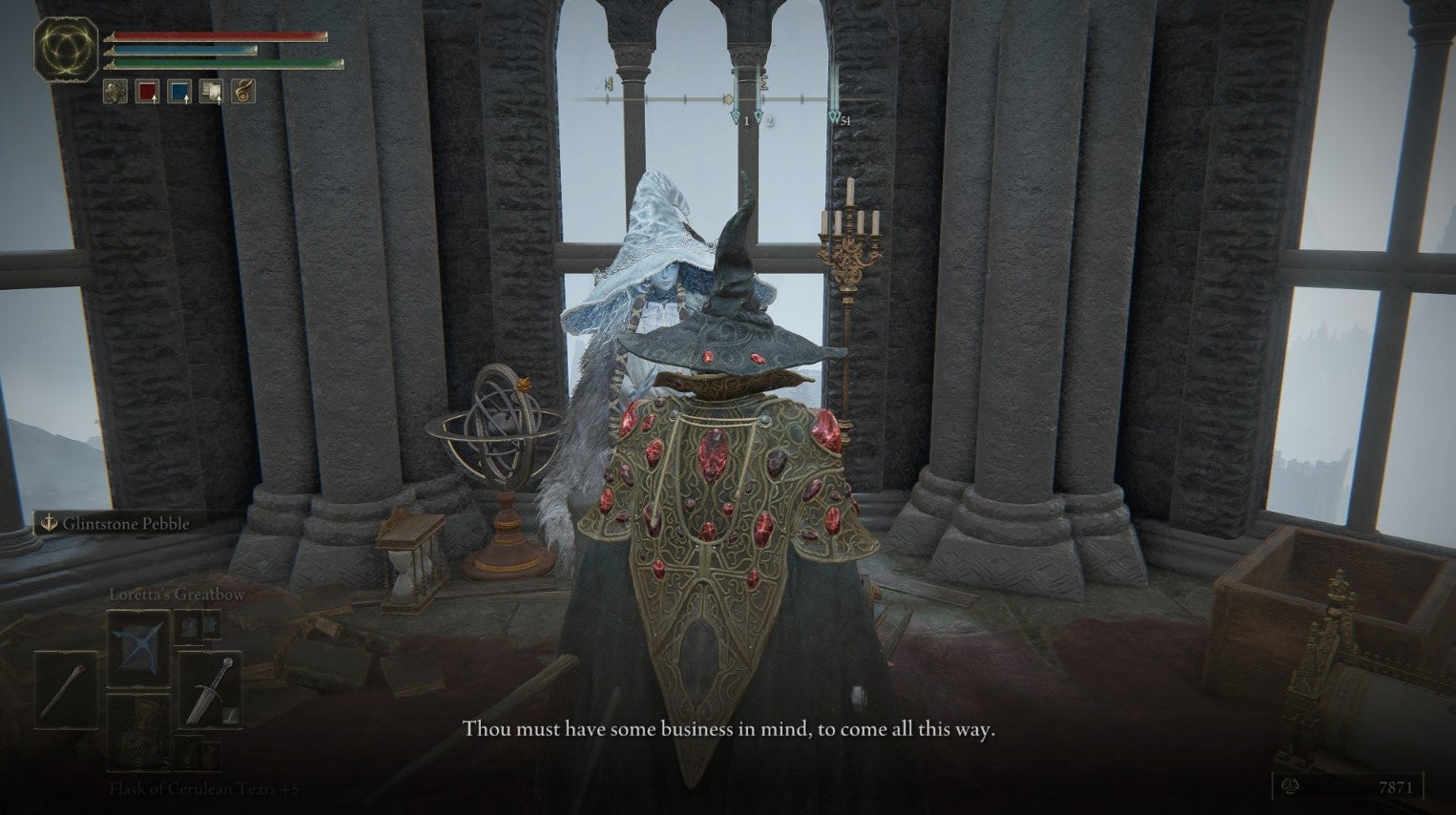Image resolution: width=1456 pixels, height=815 pixels.
Task: Click the diamond waypoint on the compass bar
Action: pos(728,99)
